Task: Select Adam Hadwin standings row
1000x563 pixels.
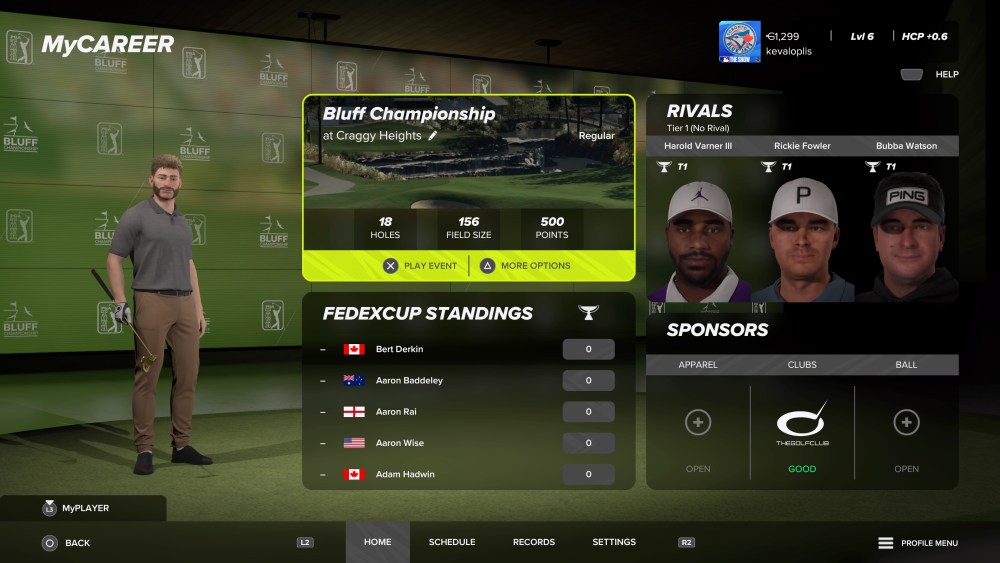Action: (x=468, y=474)
